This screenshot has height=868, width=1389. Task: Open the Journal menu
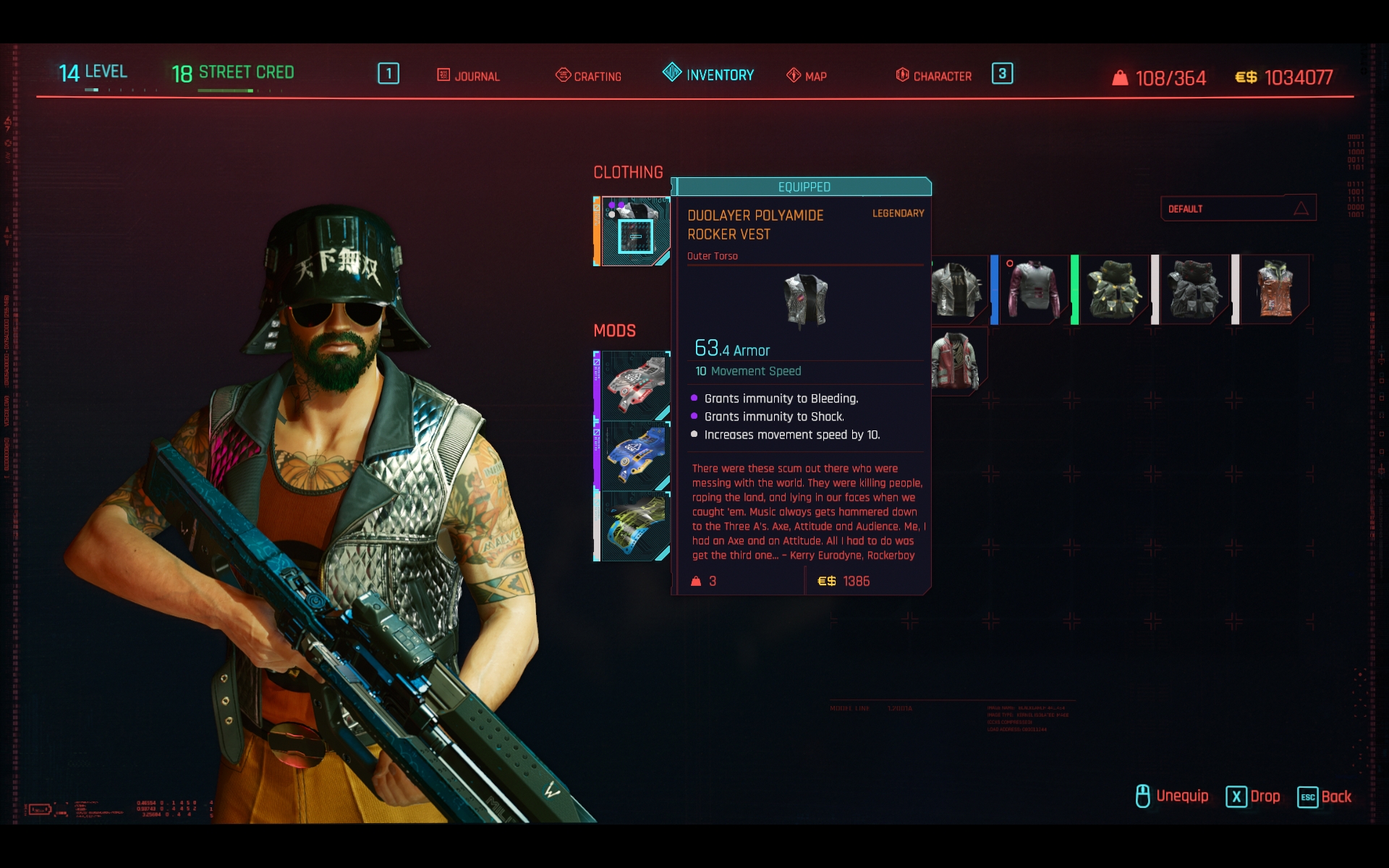469,76
